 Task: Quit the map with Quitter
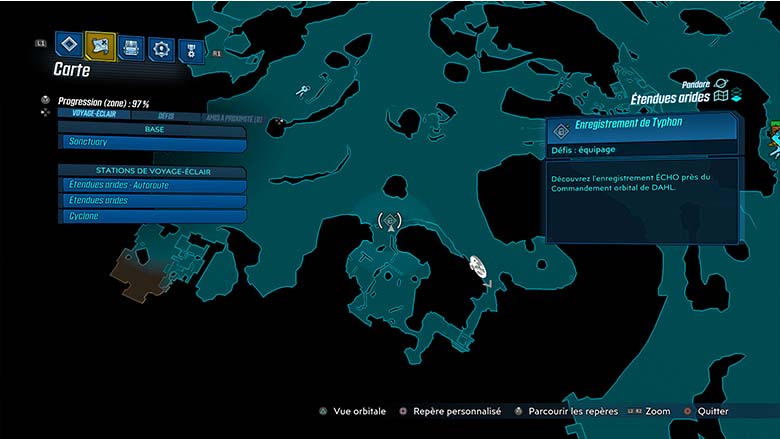click(x=708, y=411)
